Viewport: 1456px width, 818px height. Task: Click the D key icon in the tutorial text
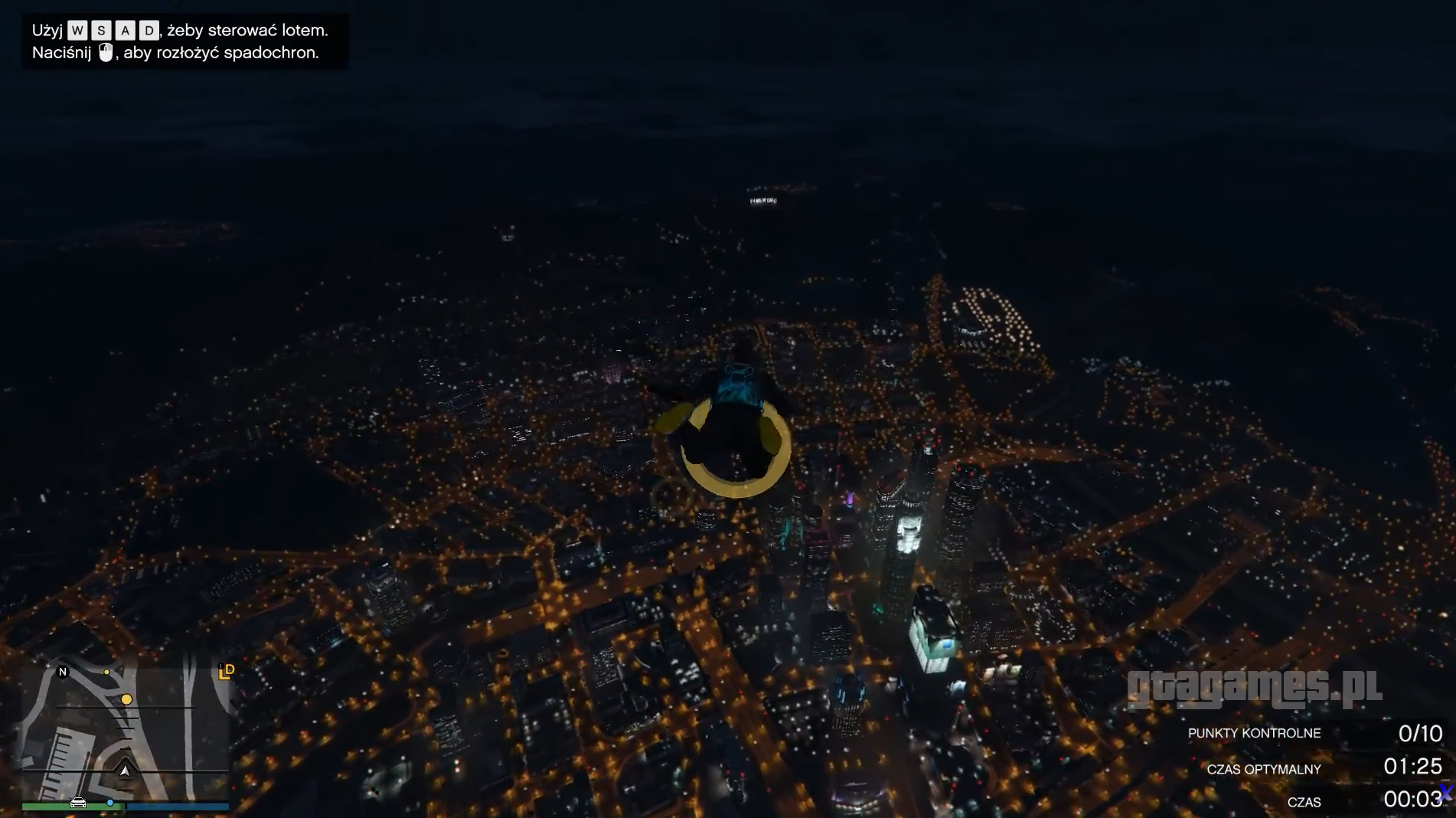[150, 31]
